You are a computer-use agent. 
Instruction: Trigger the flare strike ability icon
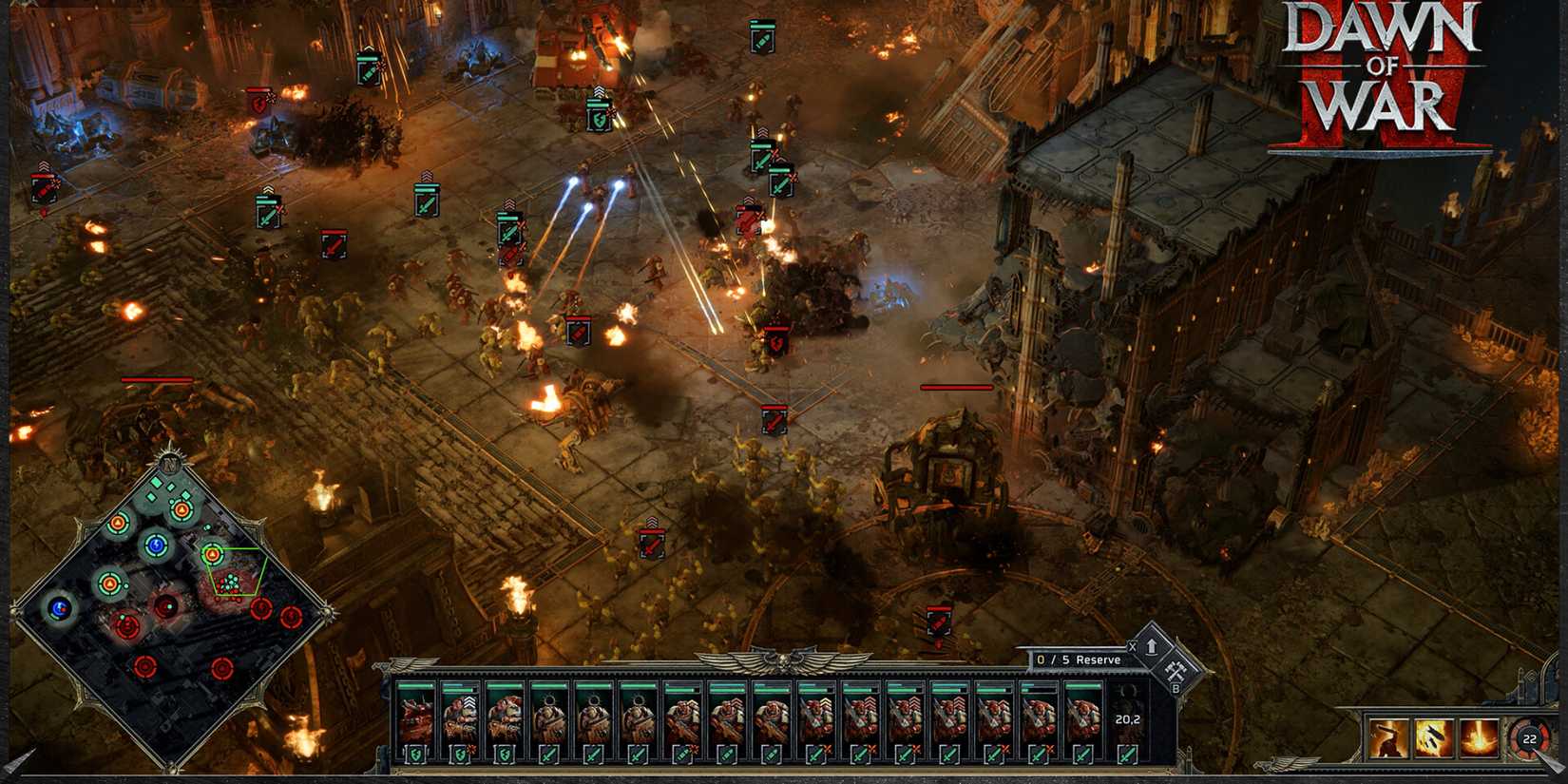[x=1479, y=737]
